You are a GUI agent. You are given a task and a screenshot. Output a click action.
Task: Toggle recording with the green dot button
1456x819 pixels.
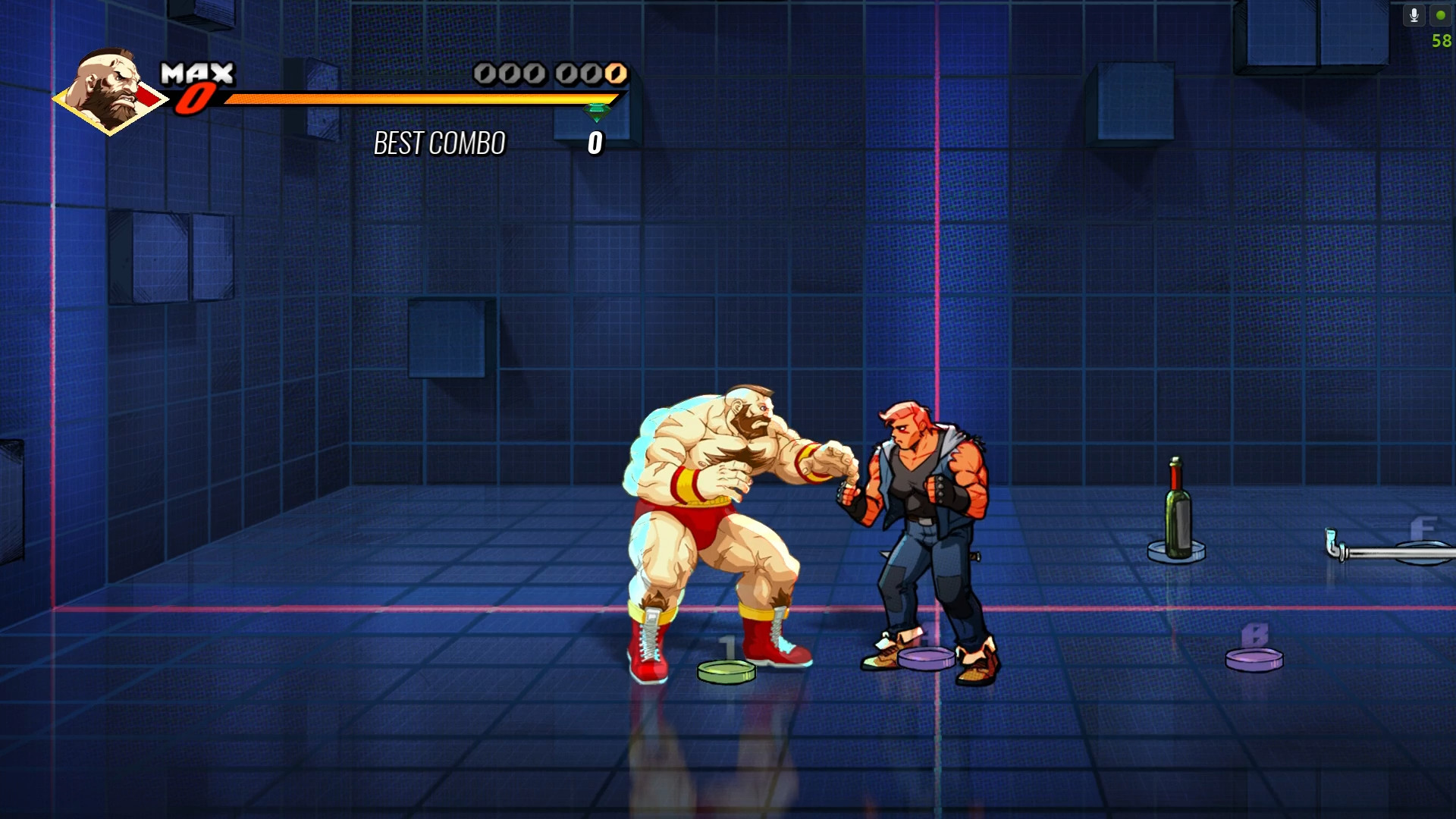coord(1439,14)
